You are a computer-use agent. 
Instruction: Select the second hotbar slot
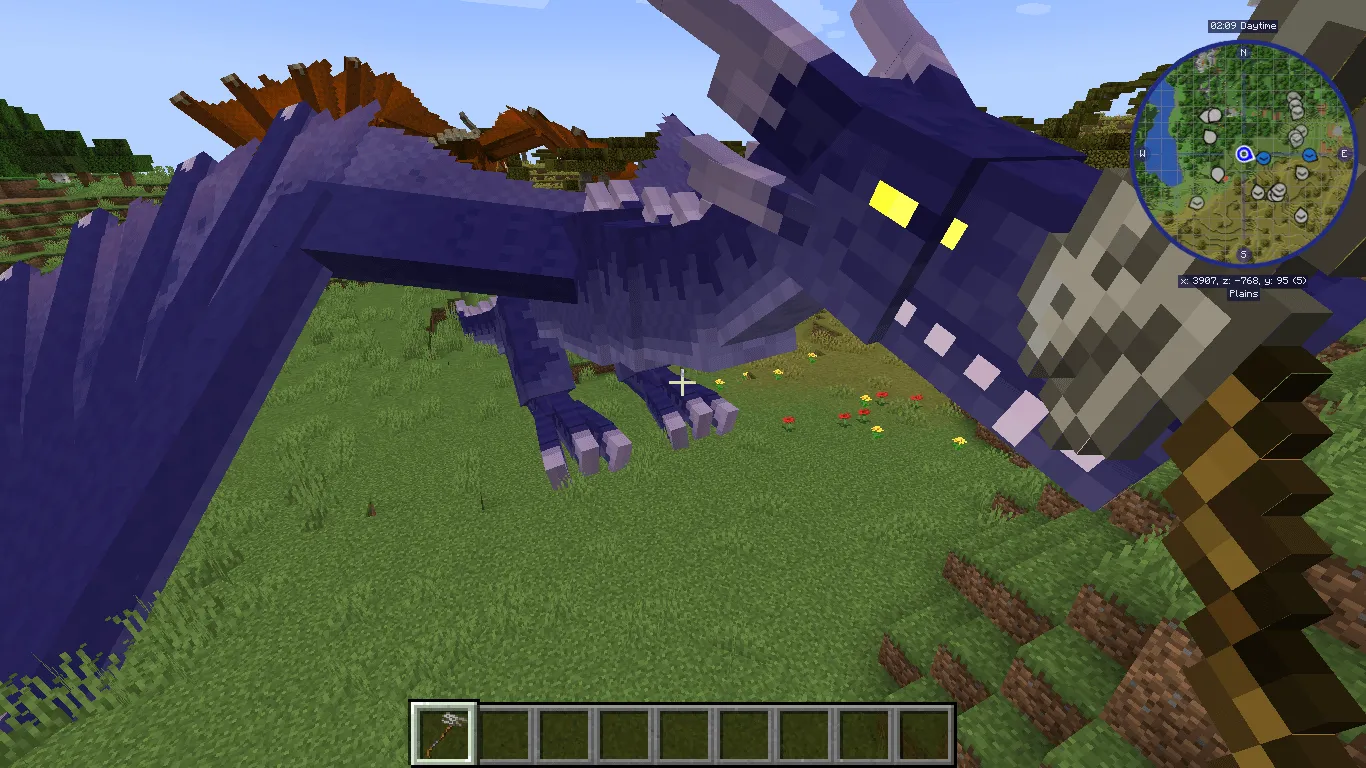coord(506,732)
